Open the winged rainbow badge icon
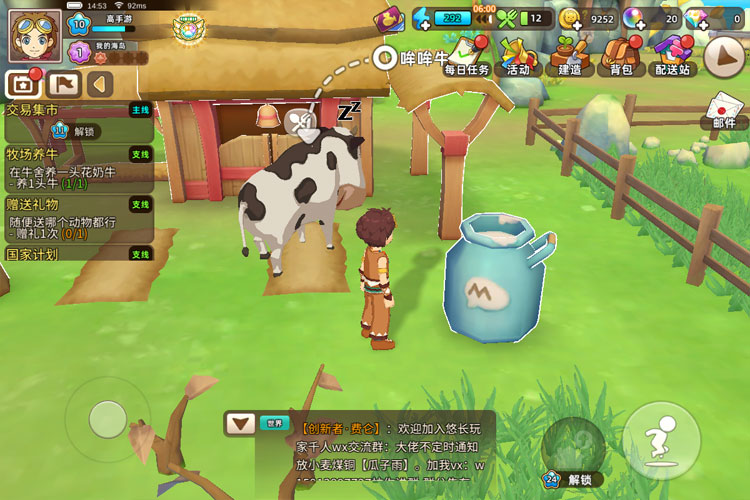750x500 pixels. pyautogui.click(x=186, y=28)
